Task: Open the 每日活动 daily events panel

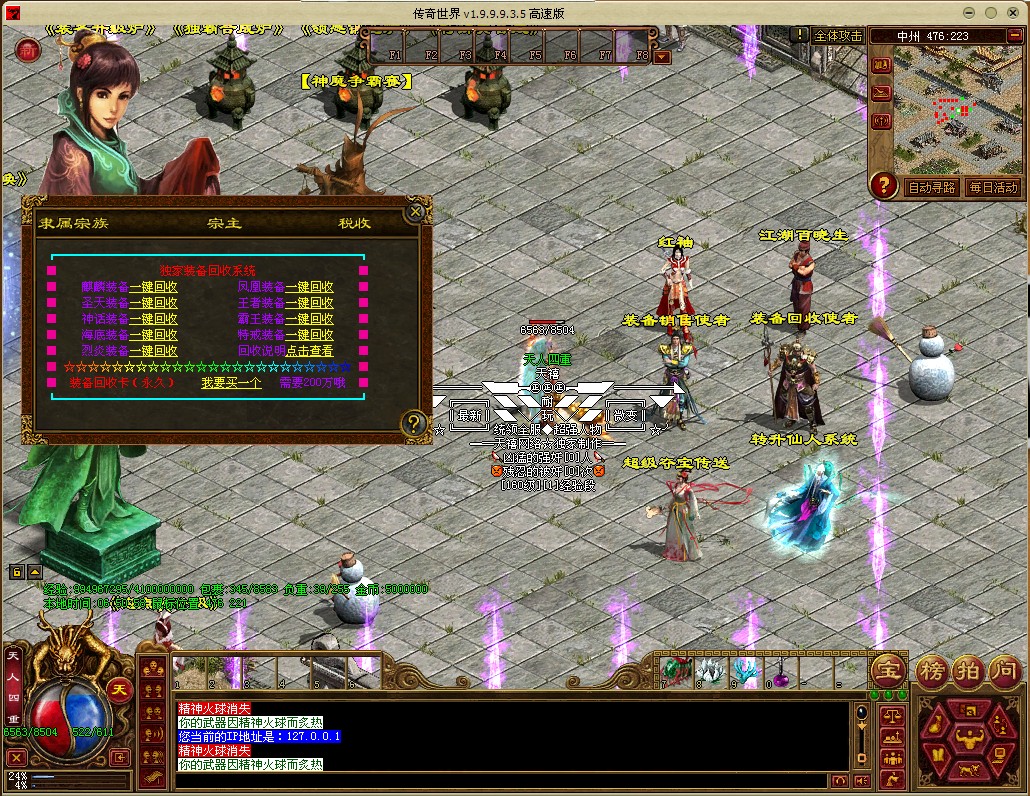Action: [x=992, y=187]
